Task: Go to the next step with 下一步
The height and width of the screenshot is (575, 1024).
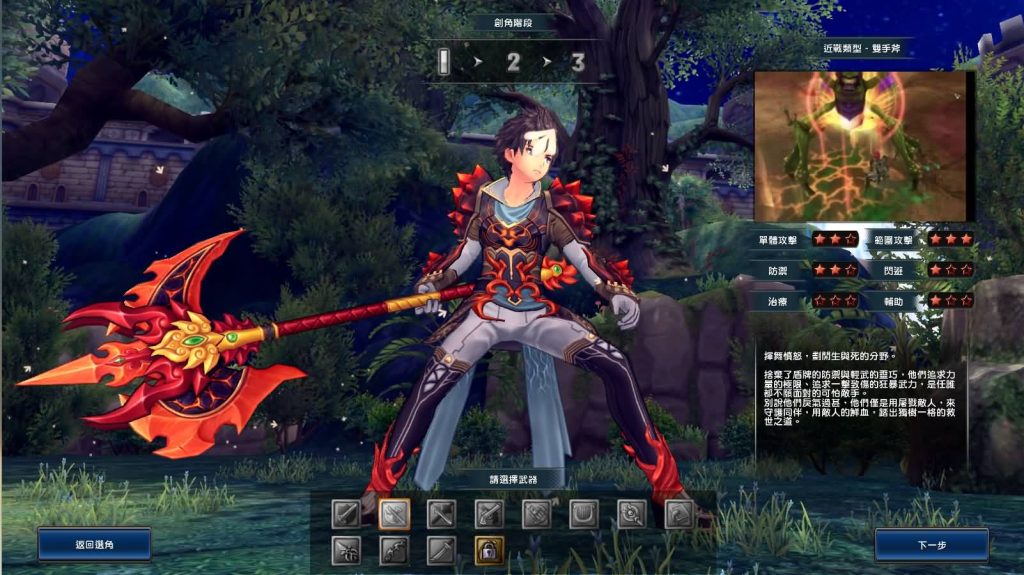Action: 931,545
